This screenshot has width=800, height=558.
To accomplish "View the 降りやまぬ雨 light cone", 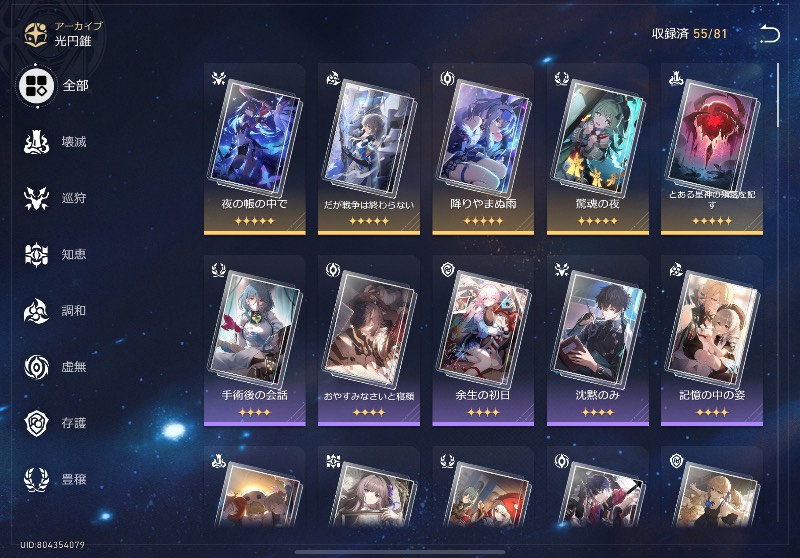I will [x=482, y=148].
